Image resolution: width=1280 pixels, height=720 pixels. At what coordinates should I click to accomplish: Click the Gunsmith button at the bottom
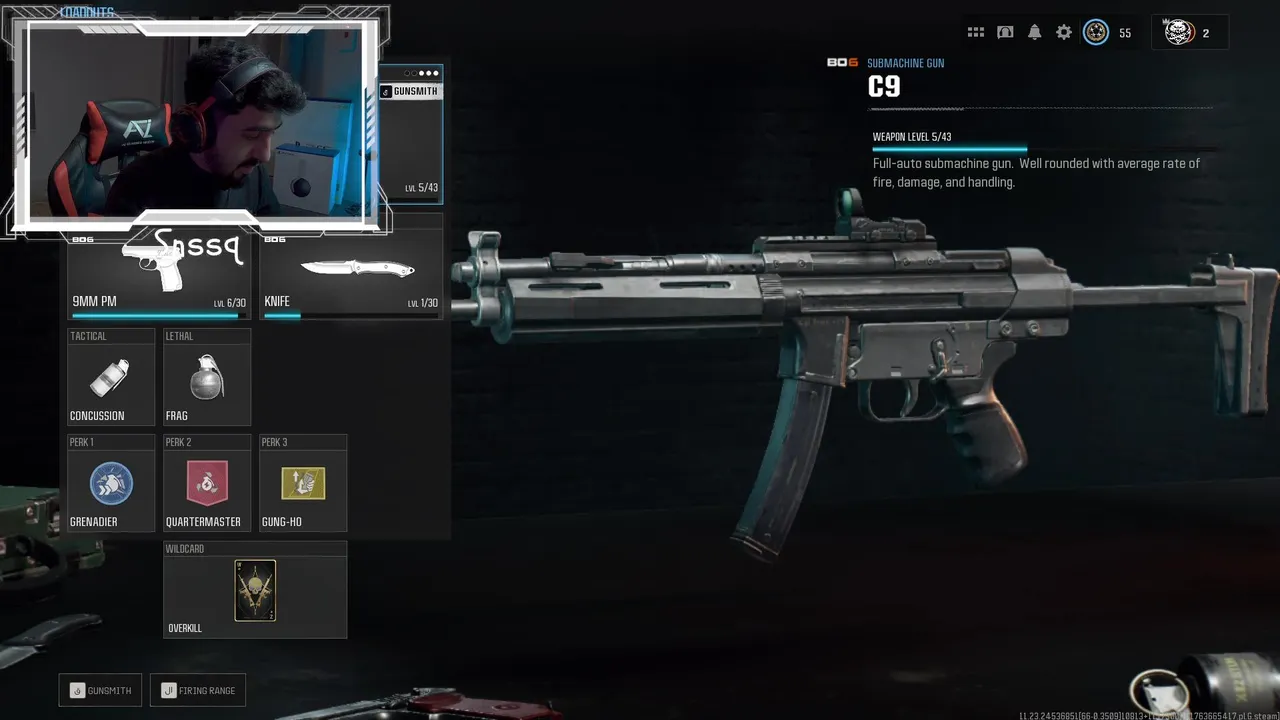(x=100, y=690)
